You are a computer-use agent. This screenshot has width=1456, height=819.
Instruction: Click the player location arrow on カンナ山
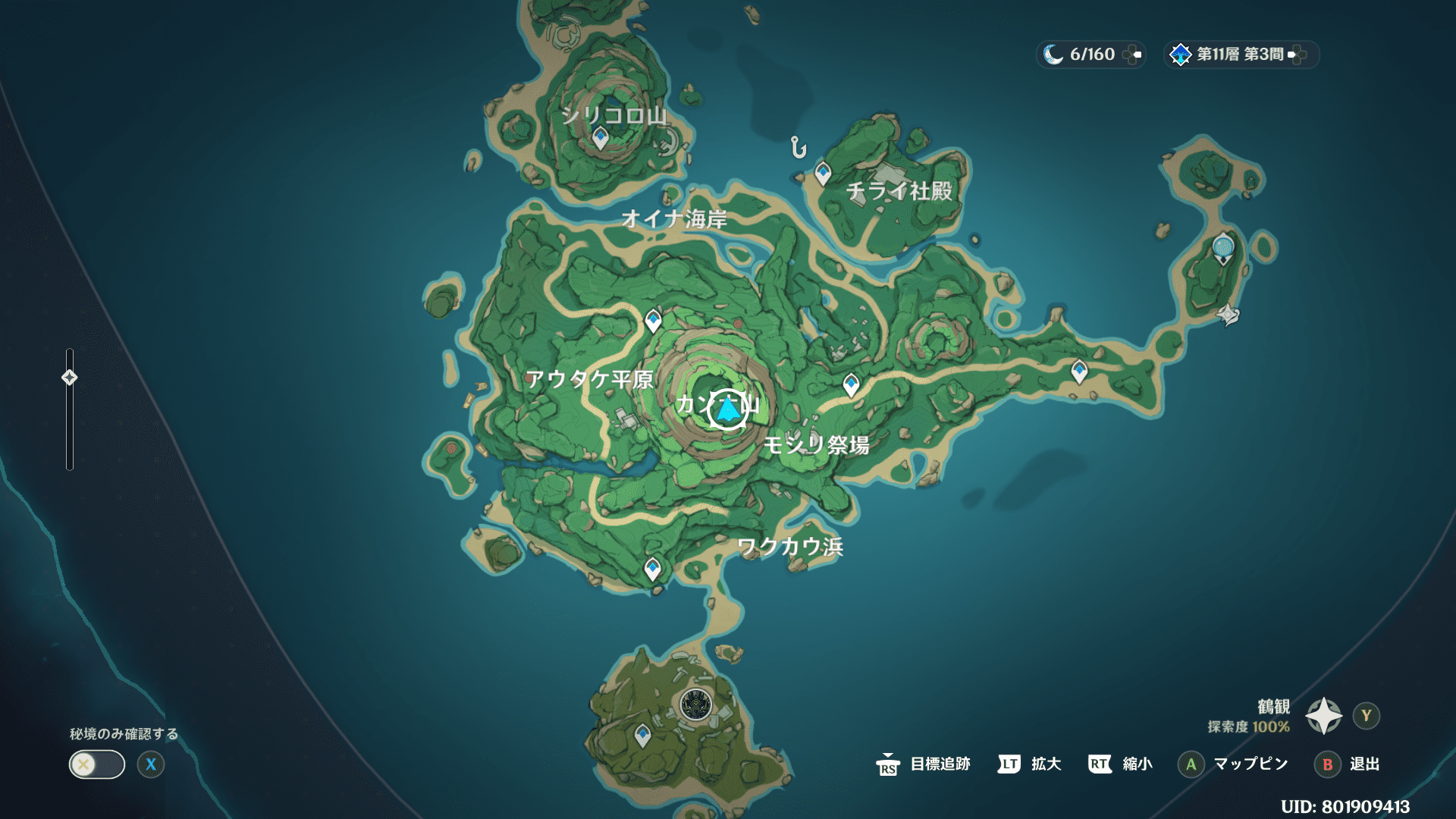tap(728, 409)
